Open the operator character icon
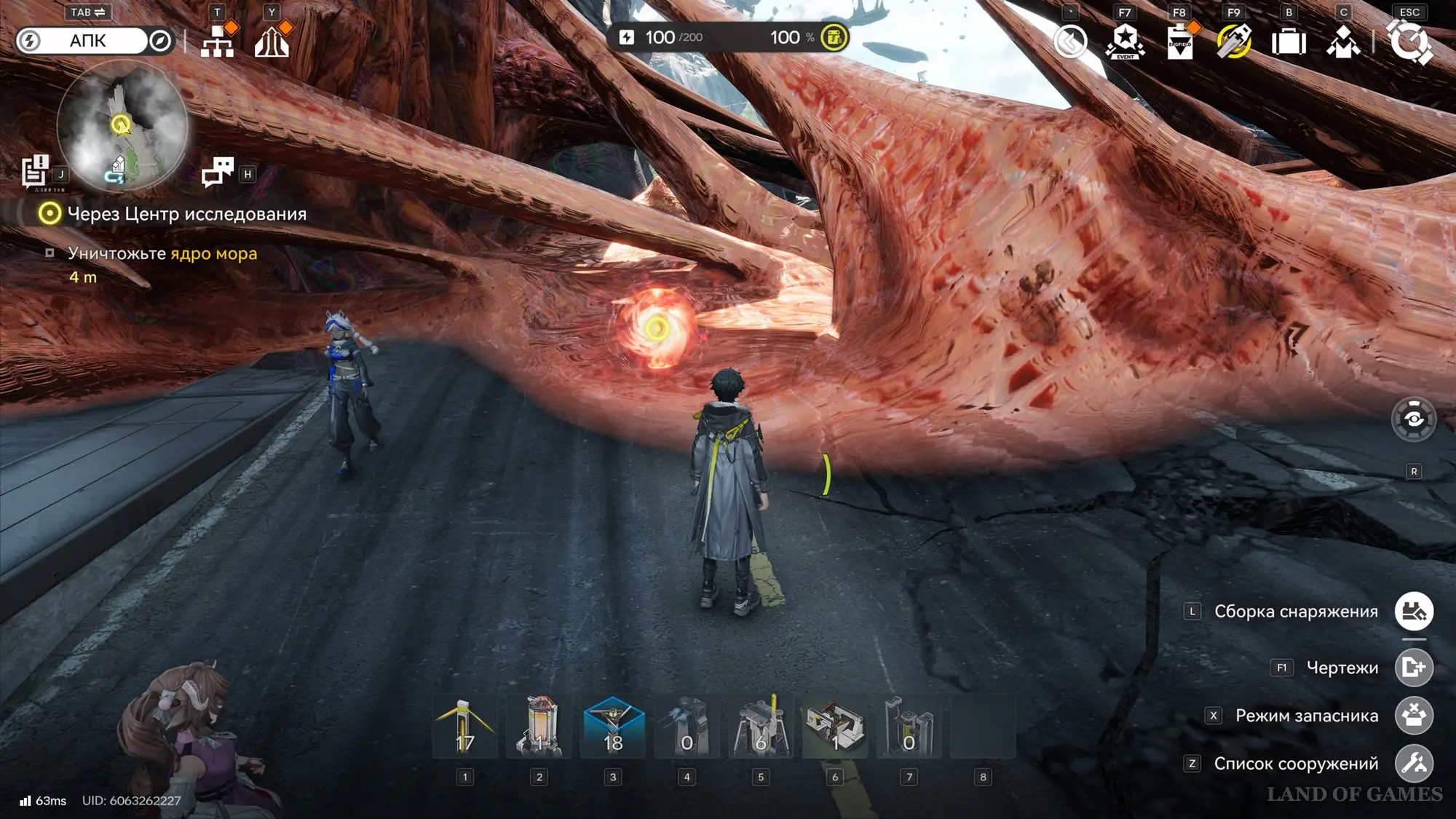 1343,42
